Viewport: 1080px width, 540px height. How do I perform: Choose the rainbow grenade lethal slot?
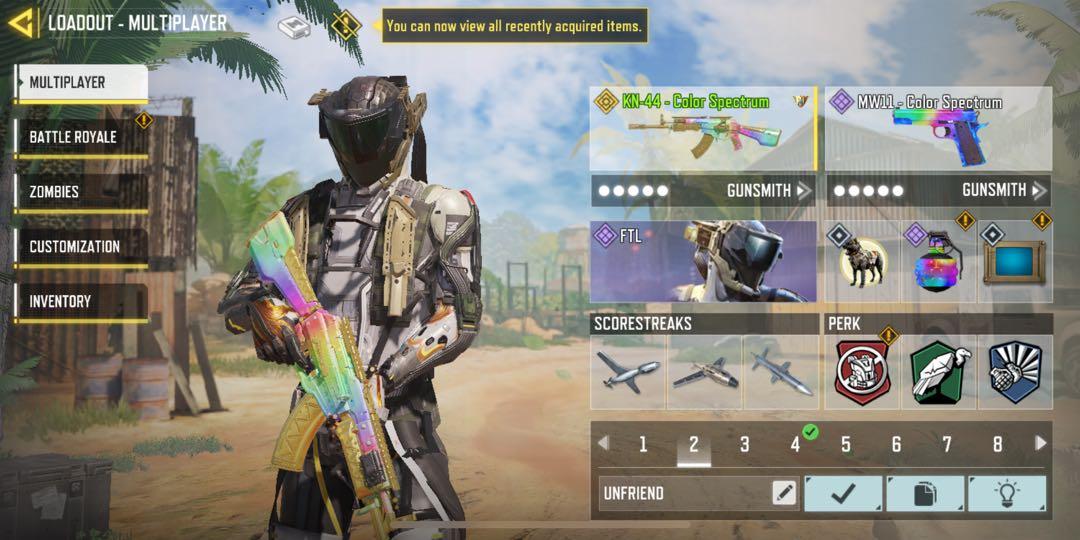click(938, 262)
